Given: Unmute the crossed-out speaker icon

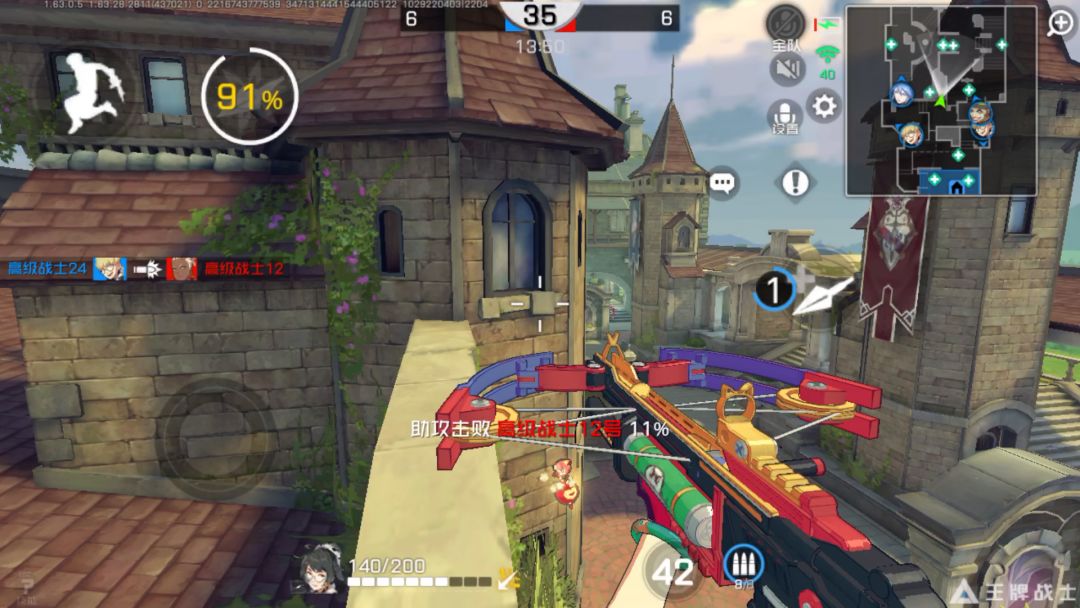Looking at the screenshot, I should coord(788,69).
